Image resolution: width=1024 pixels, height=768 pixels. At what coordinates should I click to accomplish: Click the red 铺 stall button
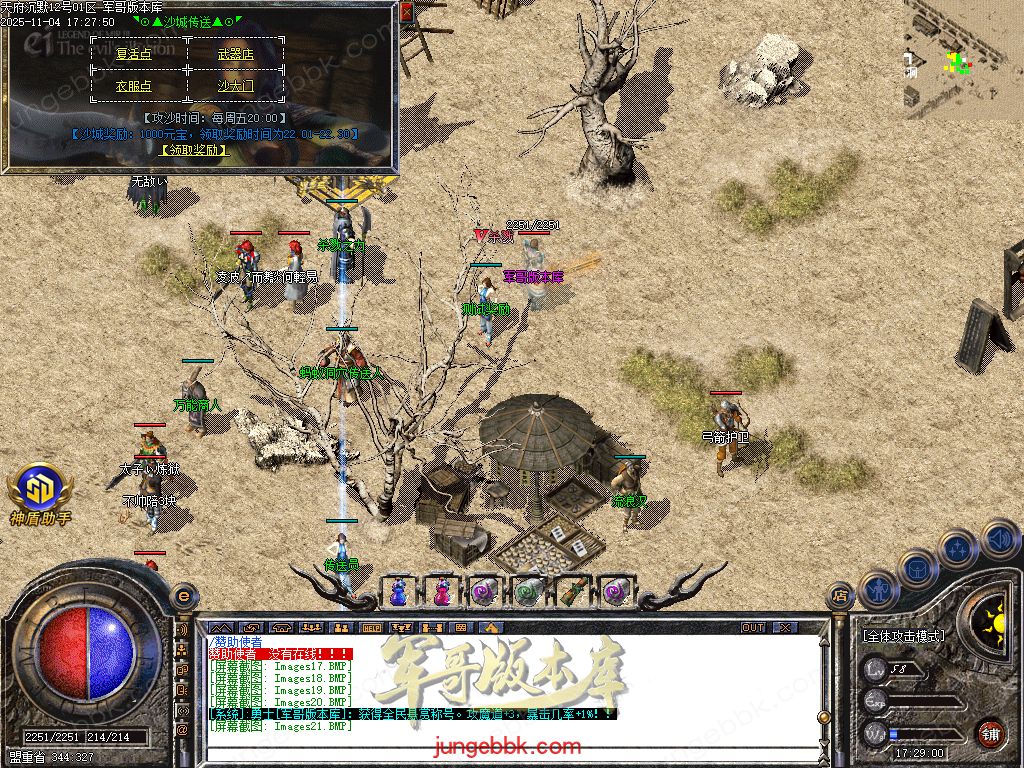990,733
